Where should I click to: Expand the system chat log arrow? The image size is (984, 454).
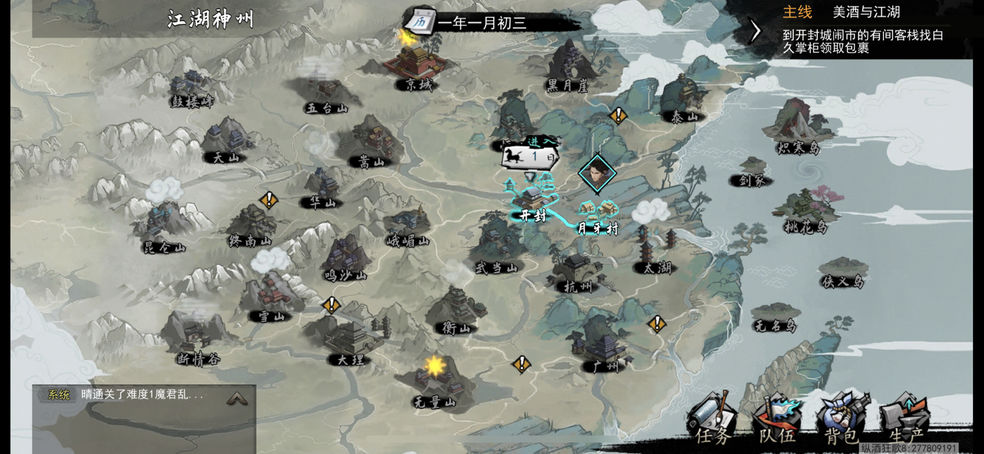(236, 398)
